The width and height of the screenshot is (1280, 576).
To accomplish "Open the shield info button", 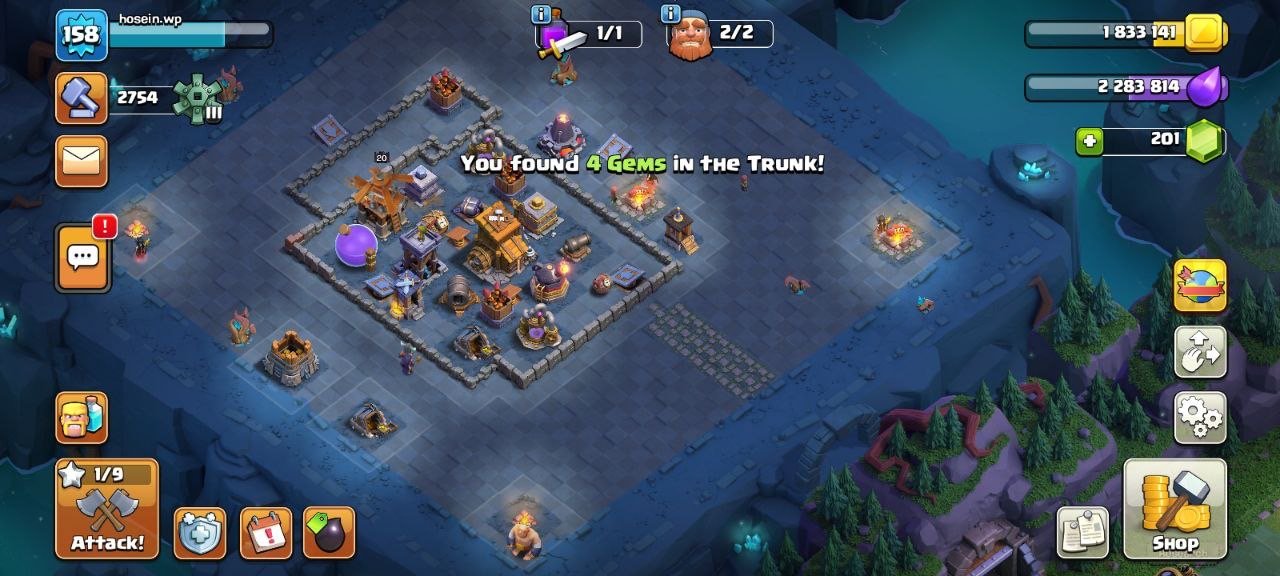I will (200, 533).
